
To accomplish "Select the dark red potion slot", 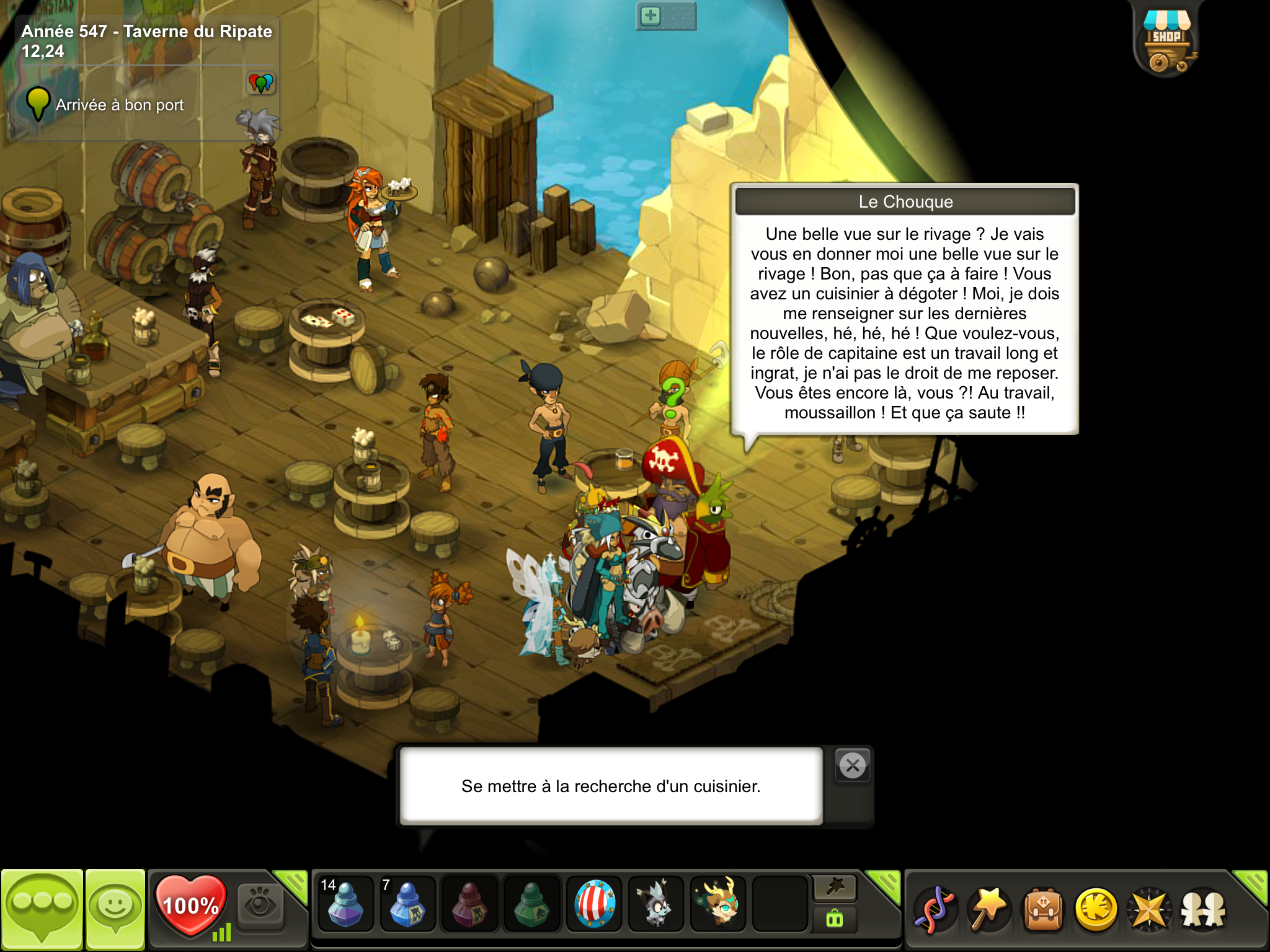I will (469, 905).
